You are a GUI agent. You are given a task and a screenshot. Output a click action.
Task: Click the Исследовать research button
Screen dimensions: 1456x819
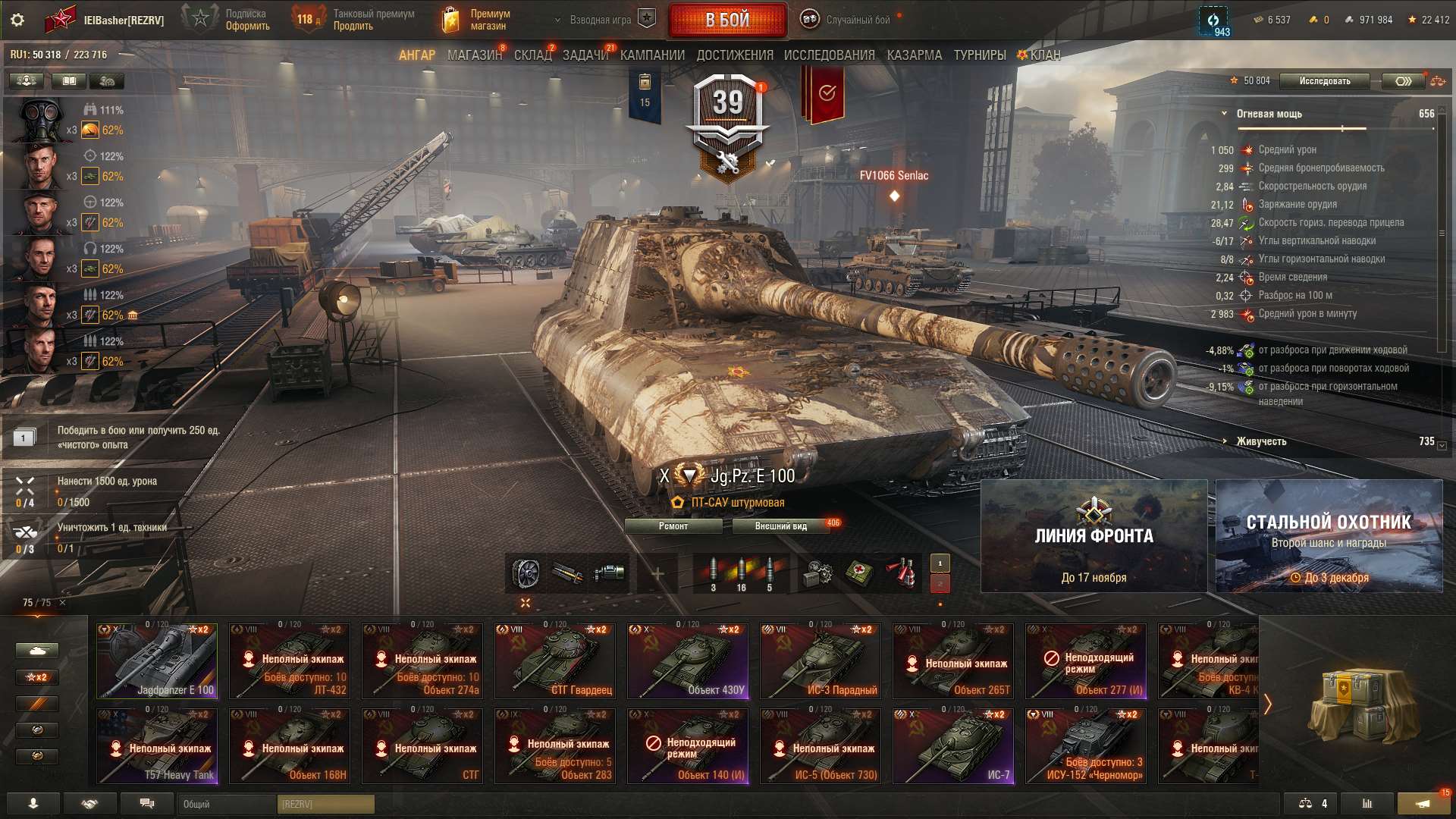pyautogui.click(x=1324, y=81)
